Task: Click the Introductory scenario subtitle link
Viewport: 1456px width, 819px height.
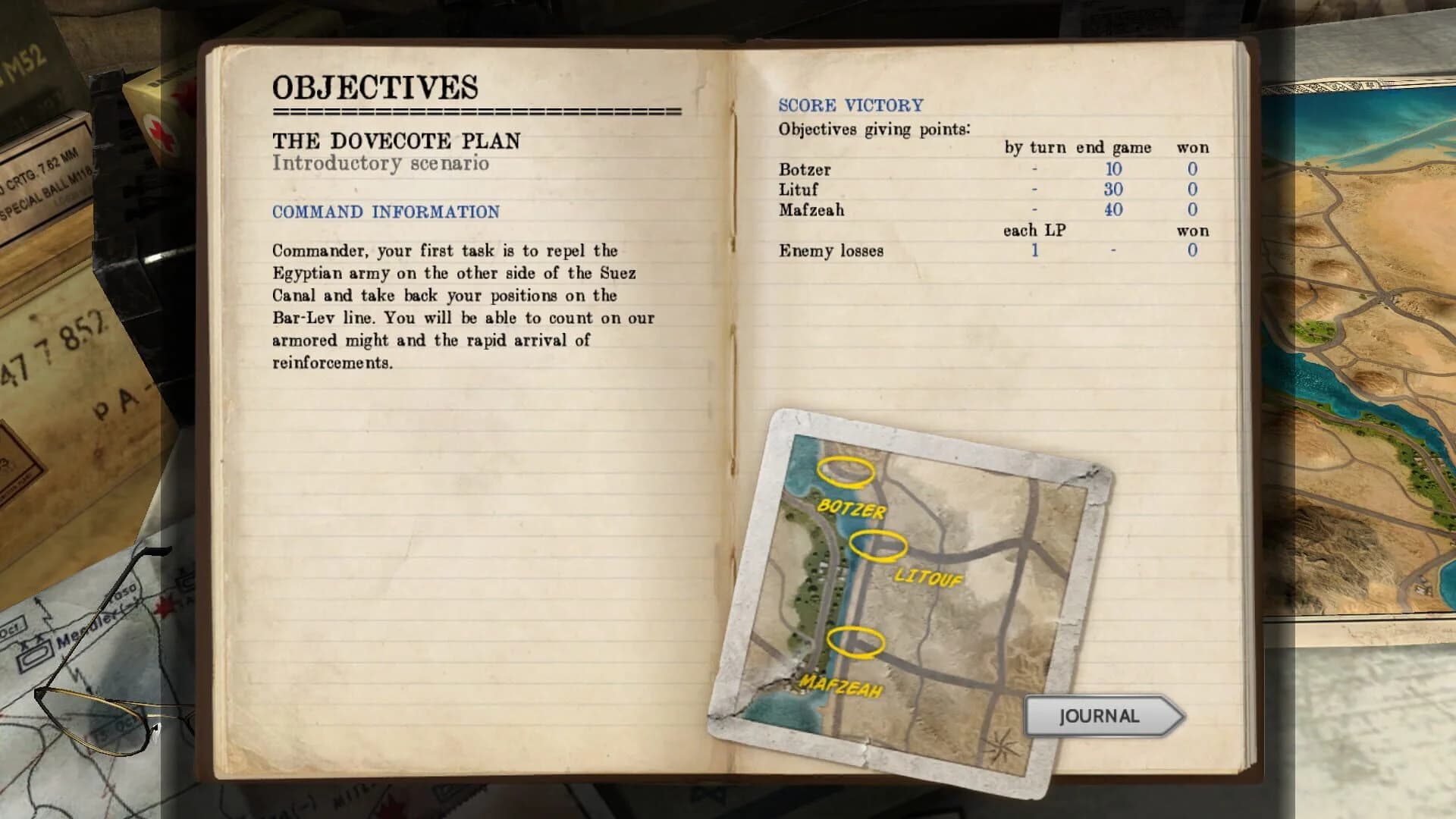Action: pyautogui.click(x=383, y=162)
